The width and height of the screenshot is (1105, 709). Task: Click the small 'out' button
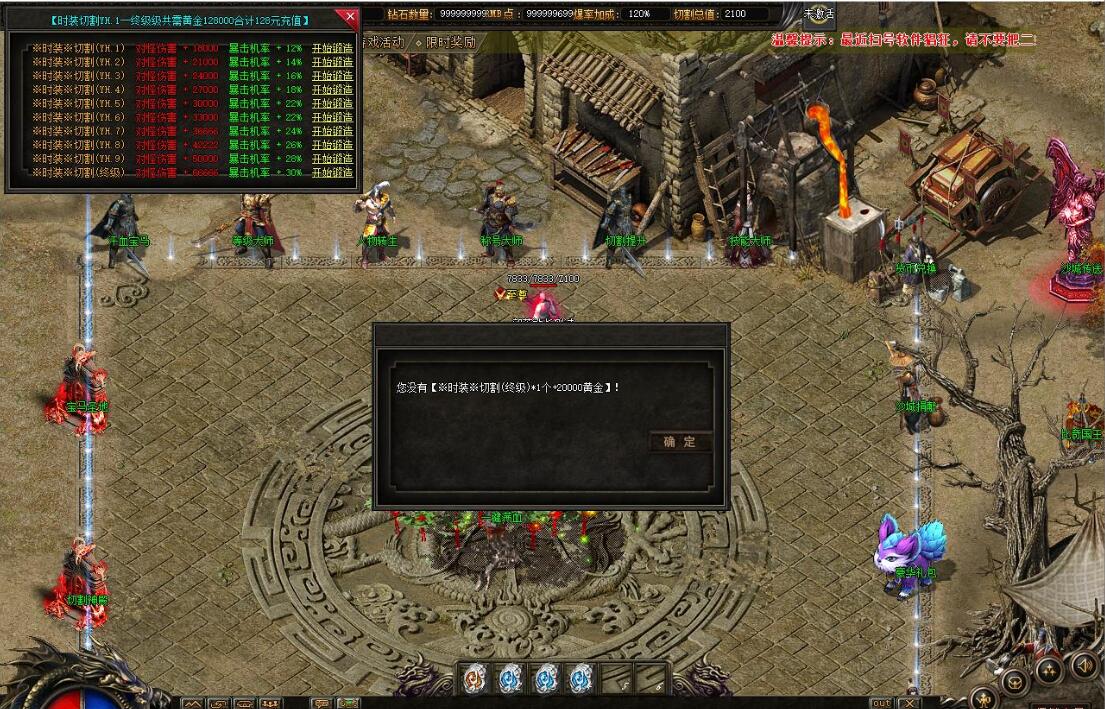pyautogui.click(x=881, y=703)
